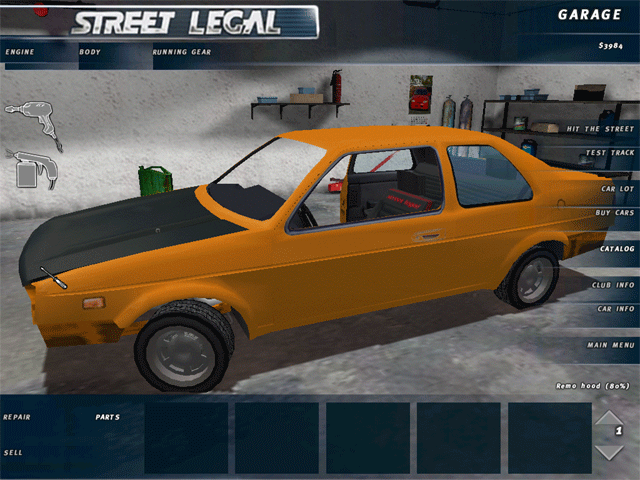Open the Parts inventory
The width and height of the screenshot is (640, 480).
tap(107, 416)
